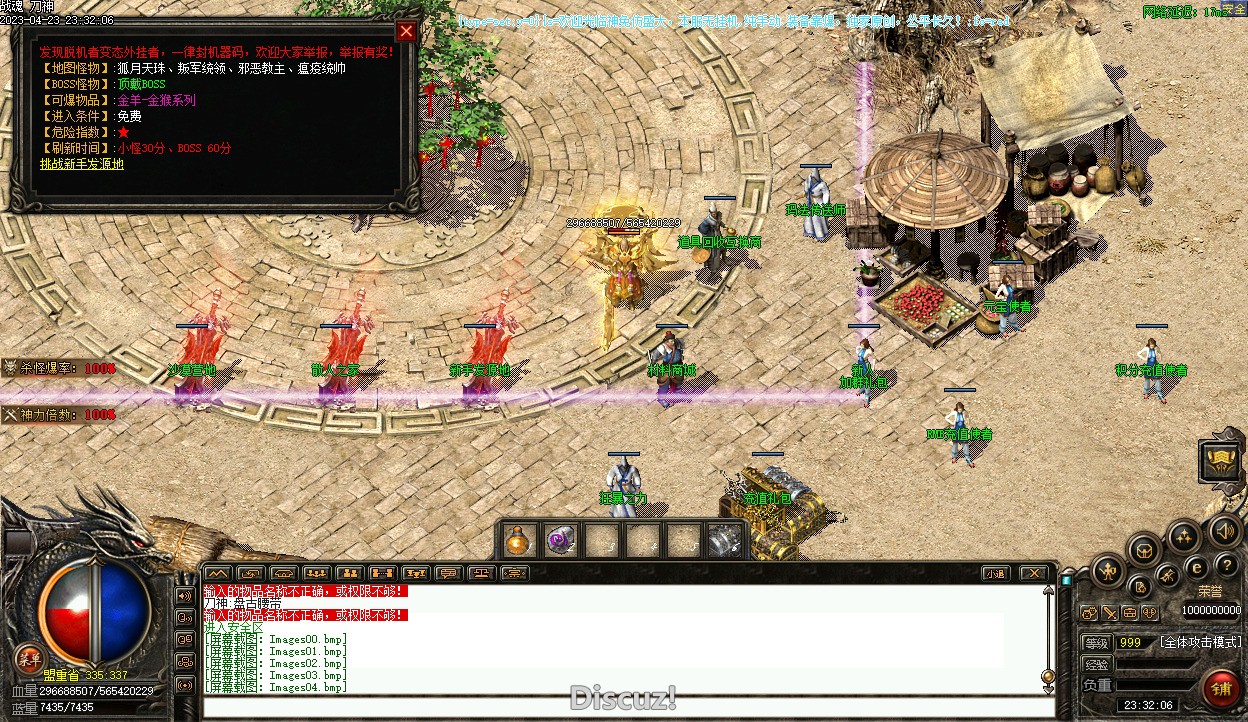This screenshot has height=722, width=1248.
Task: Click the round 'e' button
Action: click(x=1195, y=567)
